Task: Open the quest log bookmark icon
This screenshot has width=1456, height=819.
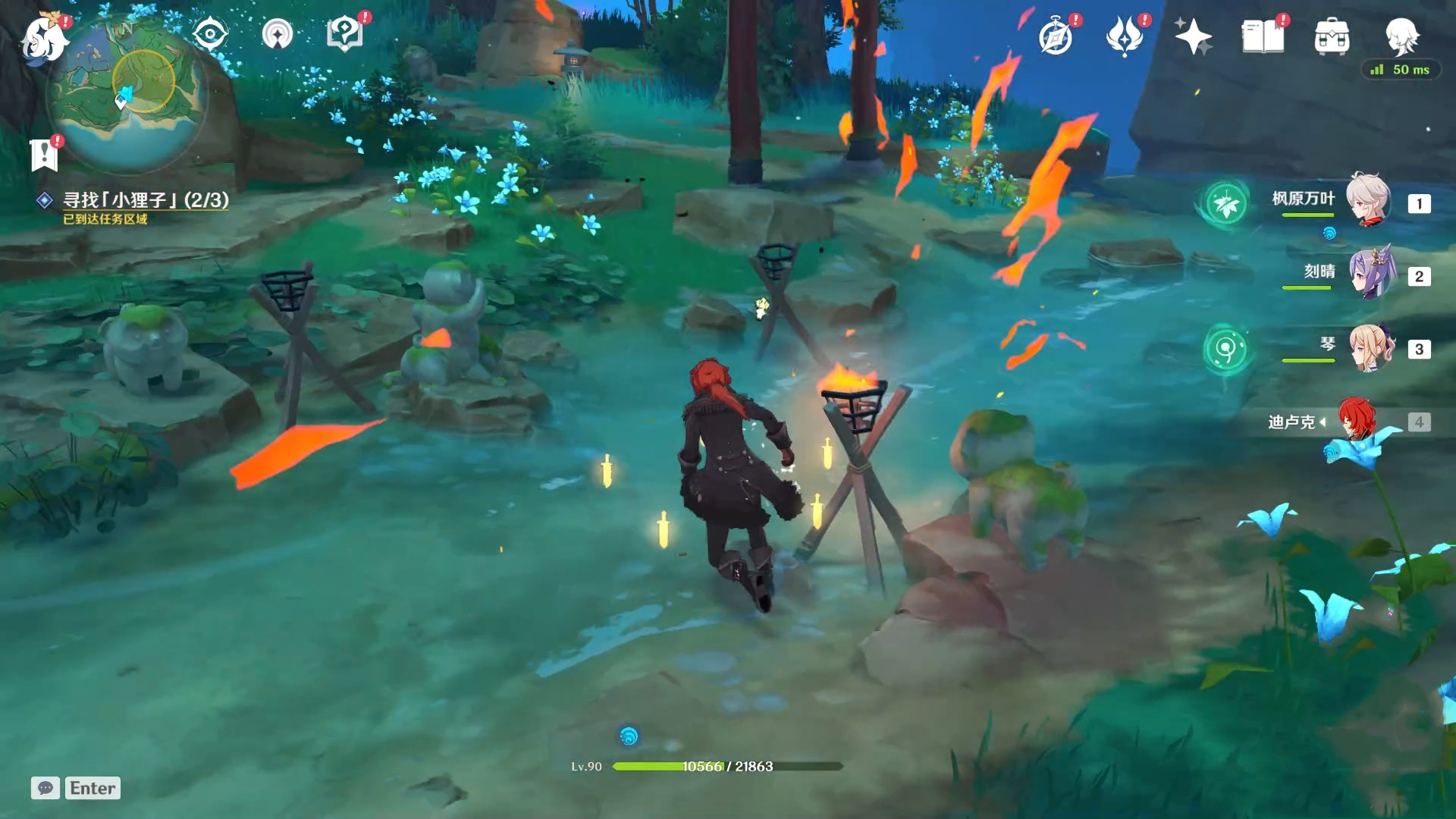Action: coord(44,155)
